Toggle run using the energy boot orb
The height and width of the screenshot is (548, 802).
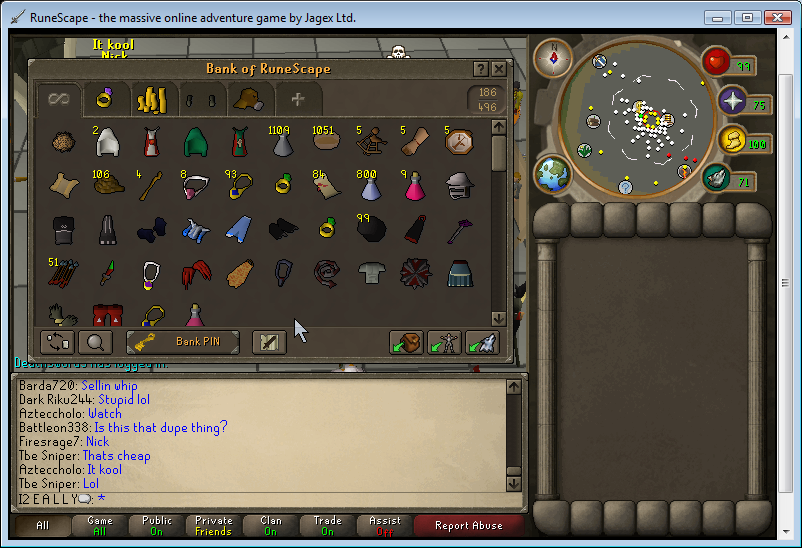(716, 178)
